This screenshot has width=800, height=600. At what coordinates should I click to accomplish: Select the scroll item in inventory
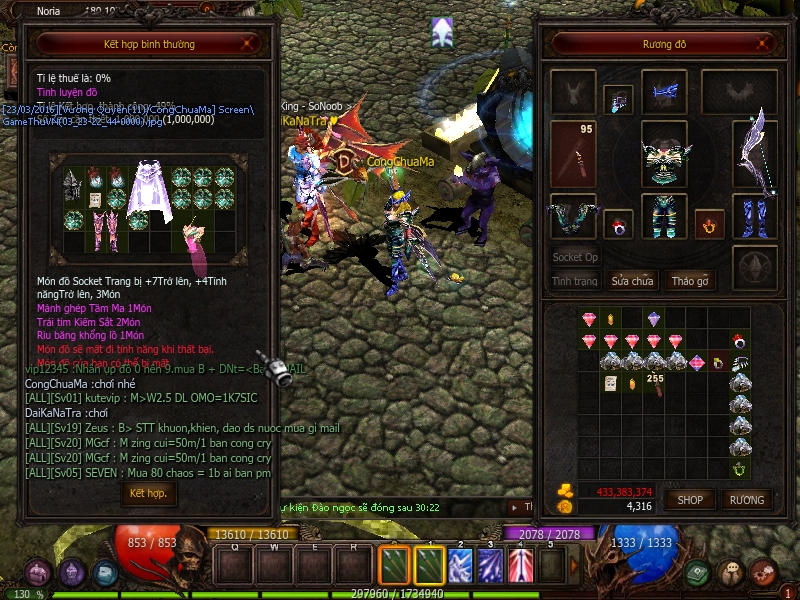609,383
